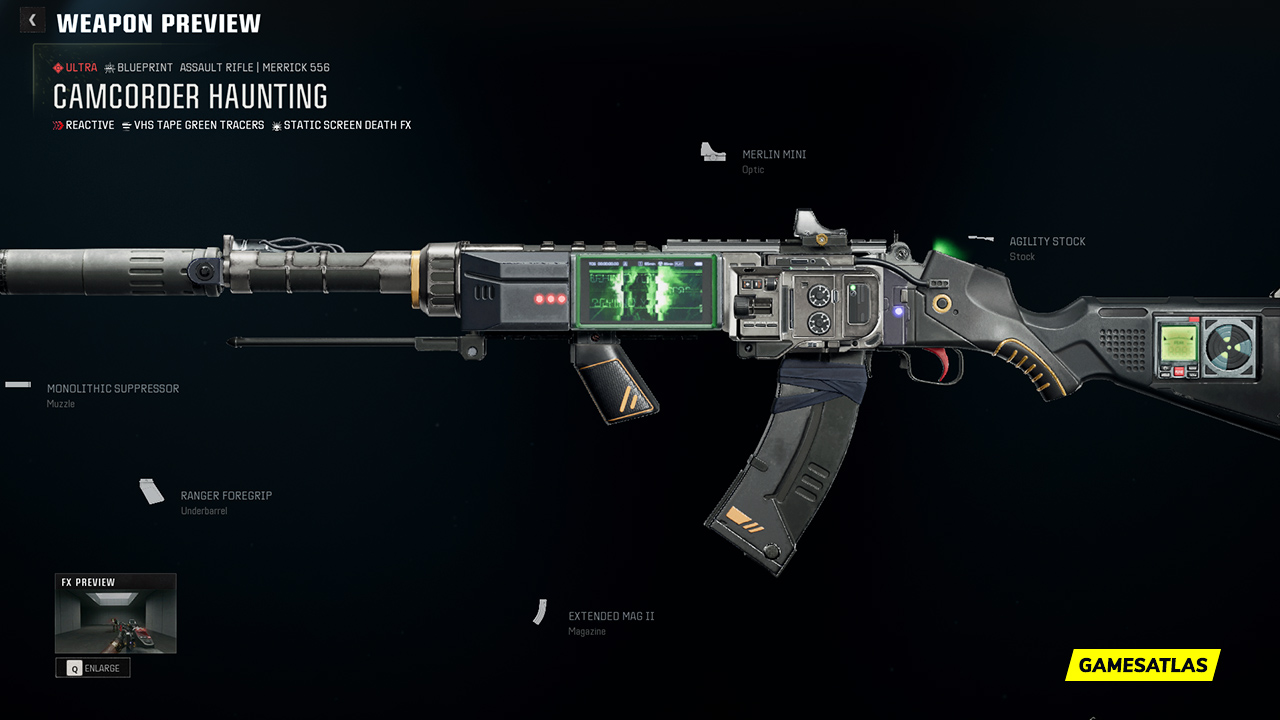Select the Merlin Mini optic attachment
Viewport: 1280px width, 720px height.
(773, 155)
